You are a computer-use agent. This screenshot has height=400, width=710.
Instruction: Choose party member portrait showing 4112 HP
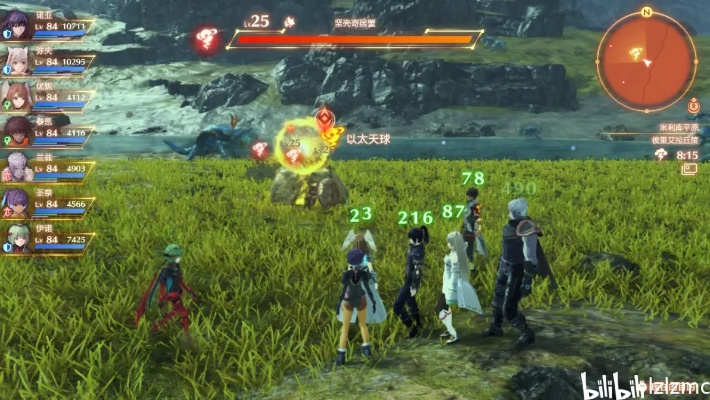click(16, 96)
